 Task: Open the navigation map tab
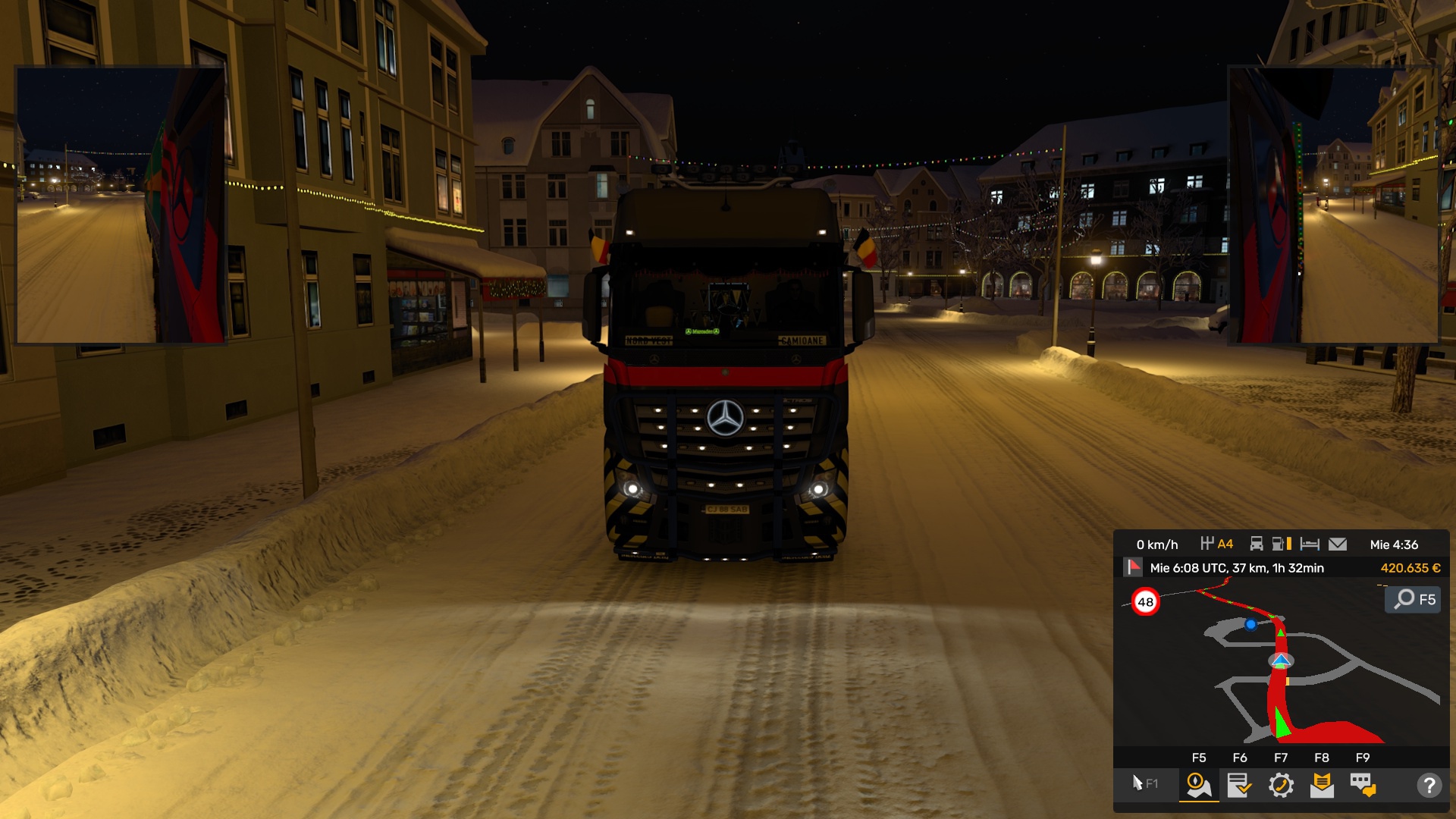[1198, 785]
